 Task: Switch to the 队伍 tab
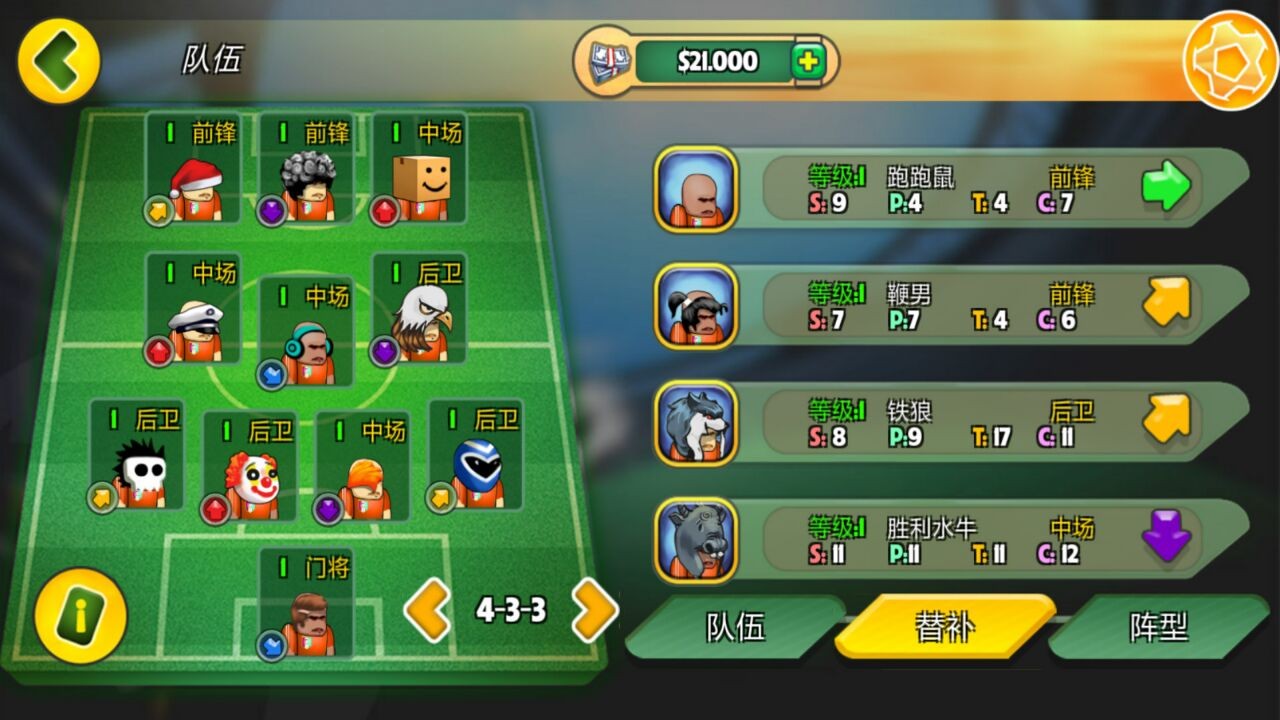pos(736,627)
